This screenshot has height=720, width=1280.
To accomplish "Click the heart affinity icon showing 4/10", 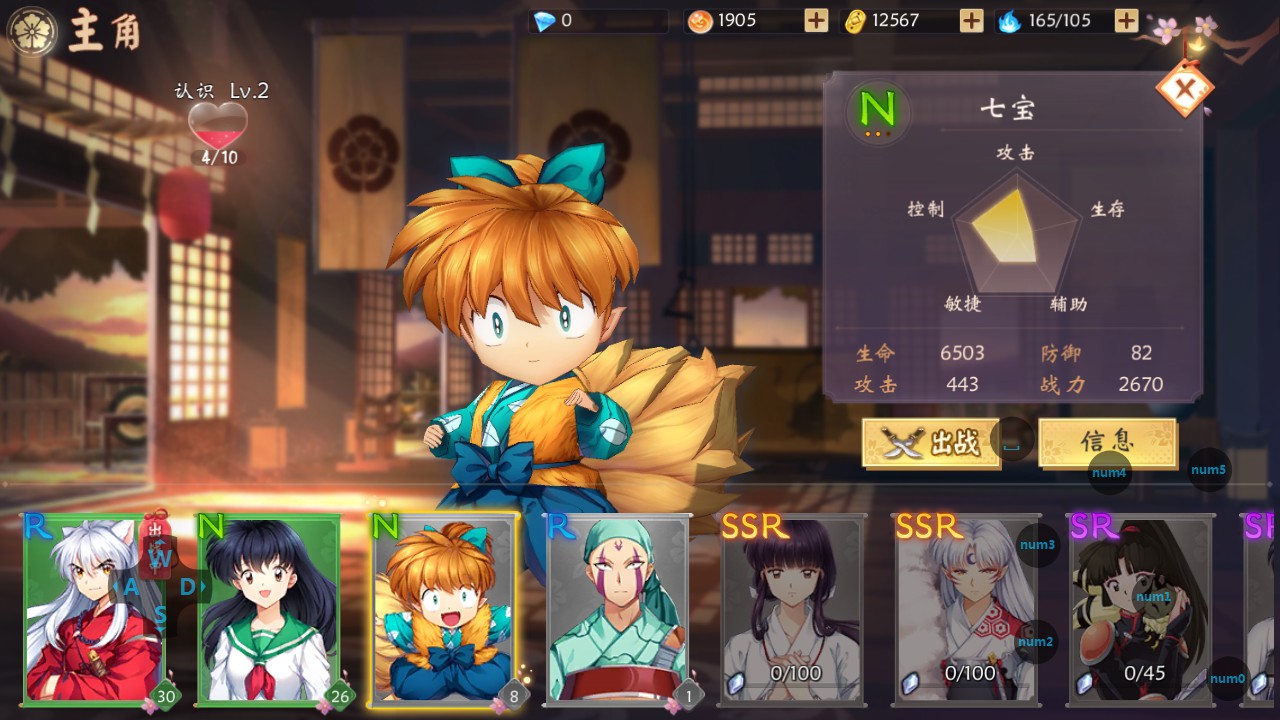I will (218, 127).
